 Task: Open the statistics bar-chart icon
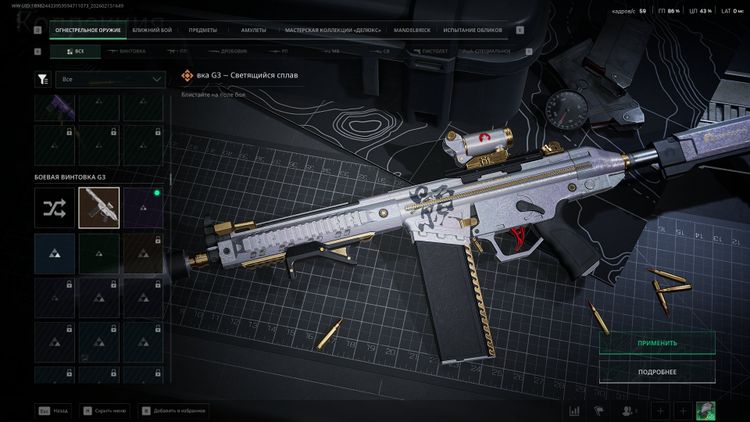pyautogui.click(x=575, y=410)
